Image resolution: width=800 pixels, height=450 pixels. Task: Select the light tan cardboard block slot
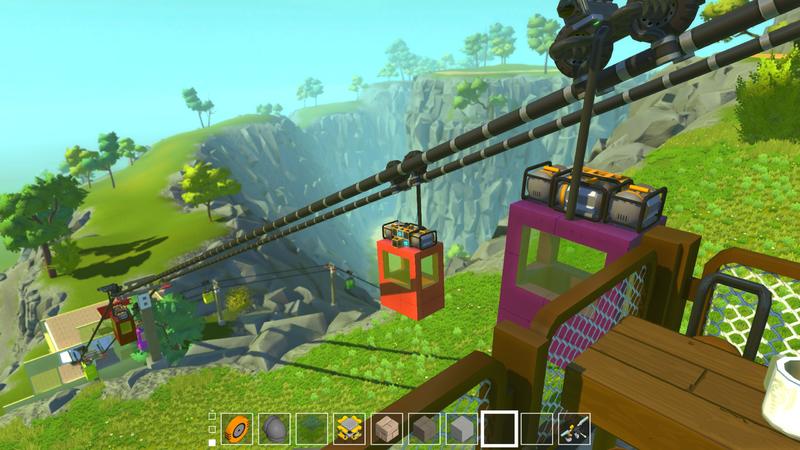[386, 429]
